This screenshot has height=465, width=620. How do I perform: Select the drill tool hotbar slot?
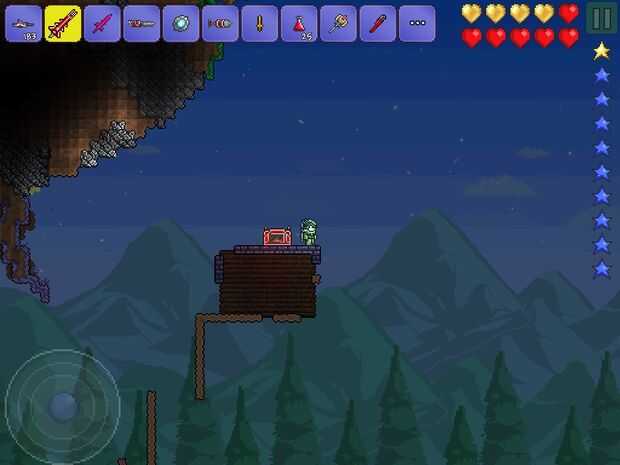point(220,23)
